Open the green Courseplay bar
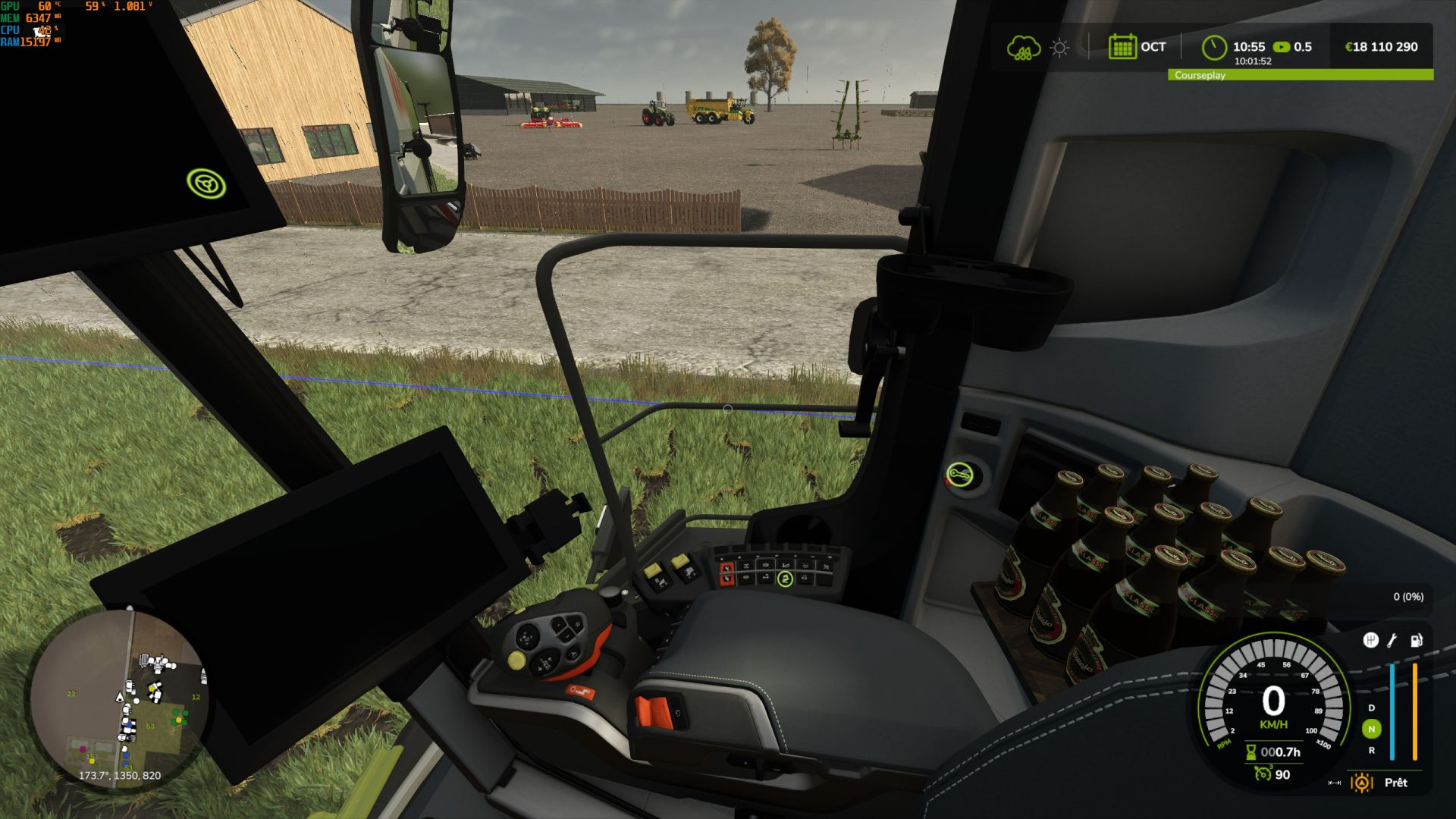The image size is (1456, 819). [1300, 75]
